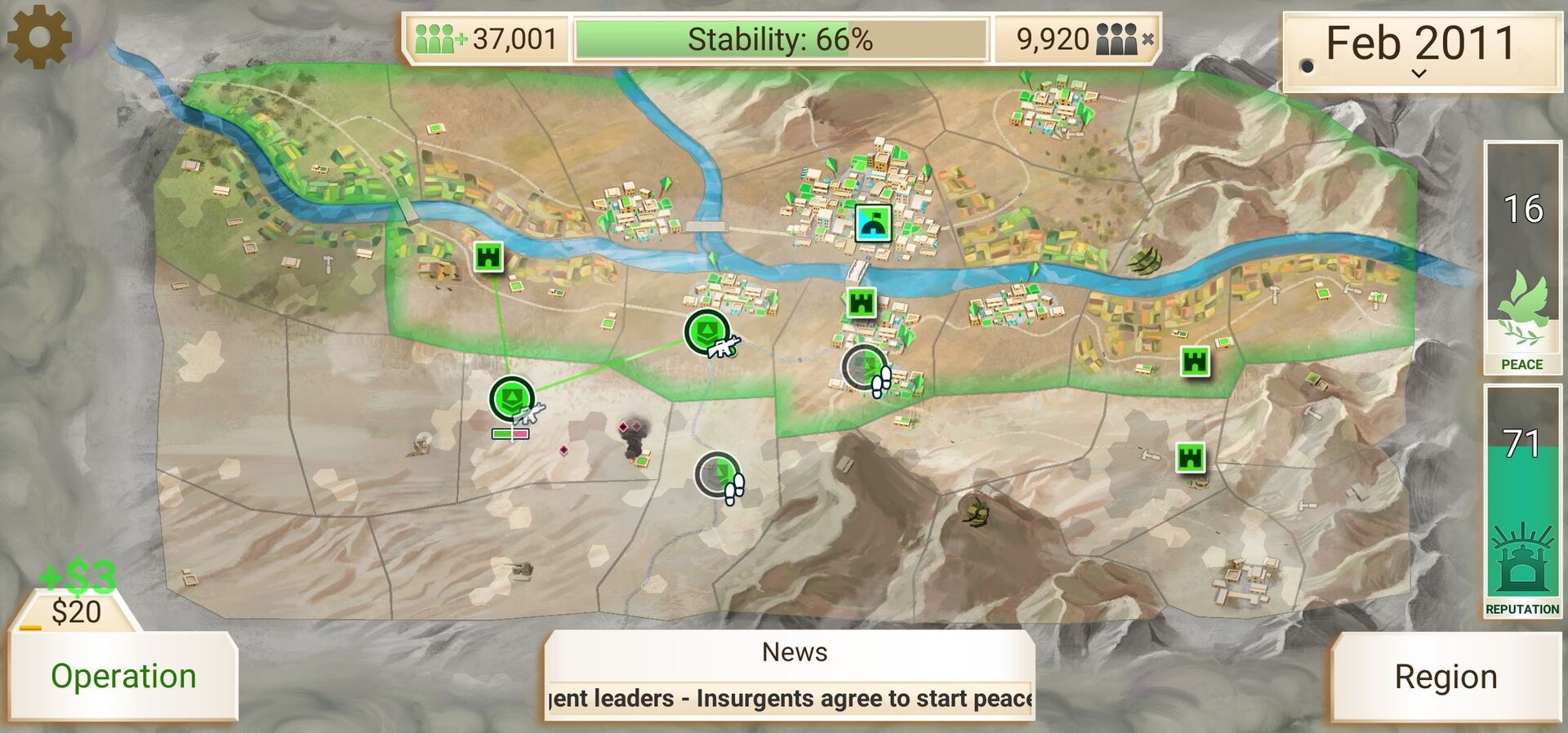The width and height of the screenshot is (1568, 733).
Task: Open the Region panel
Action: pos(1445,677)
